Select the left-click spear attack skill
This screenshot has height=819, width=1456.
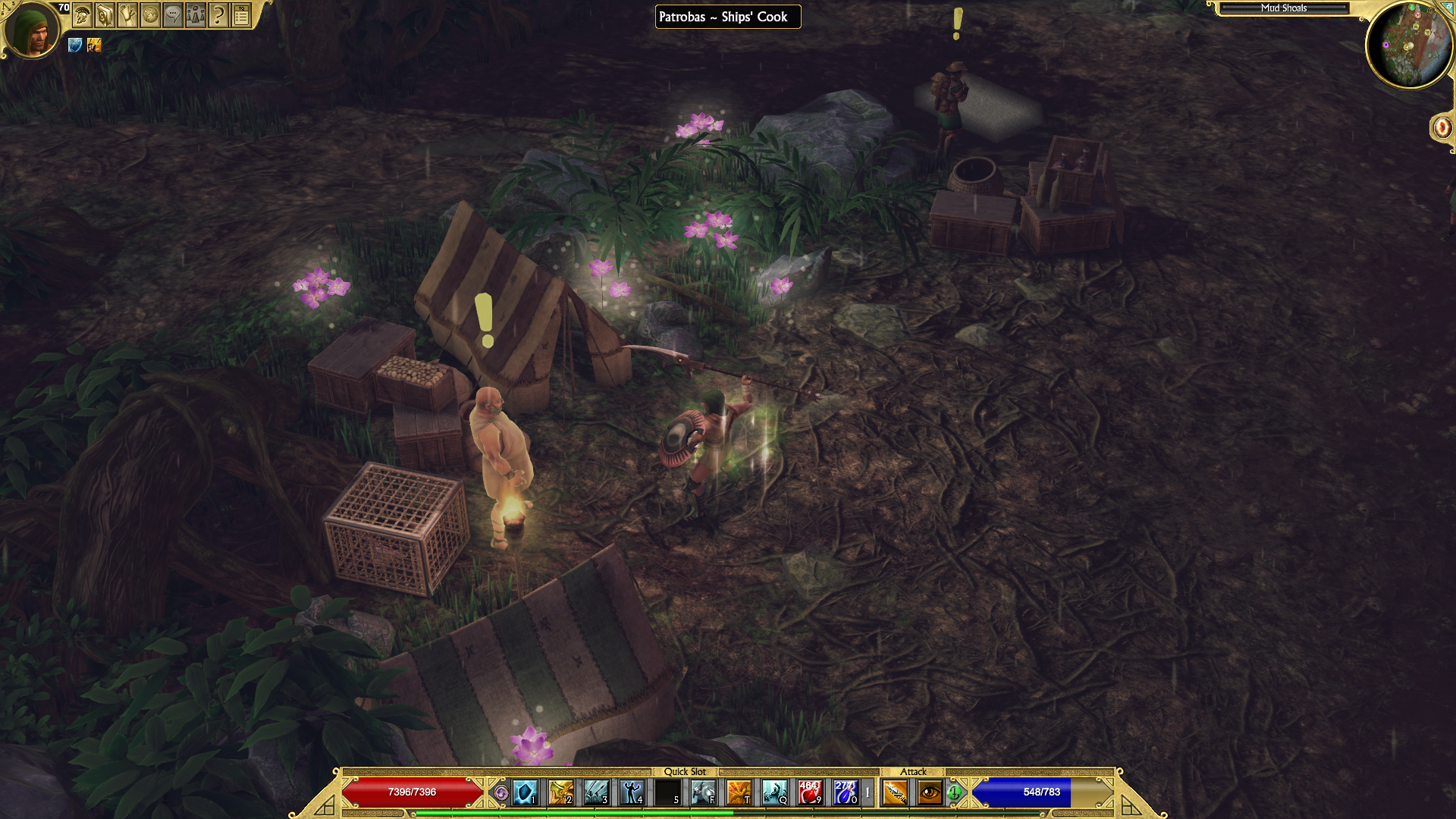pyautogui.click(x=895, y=792)
